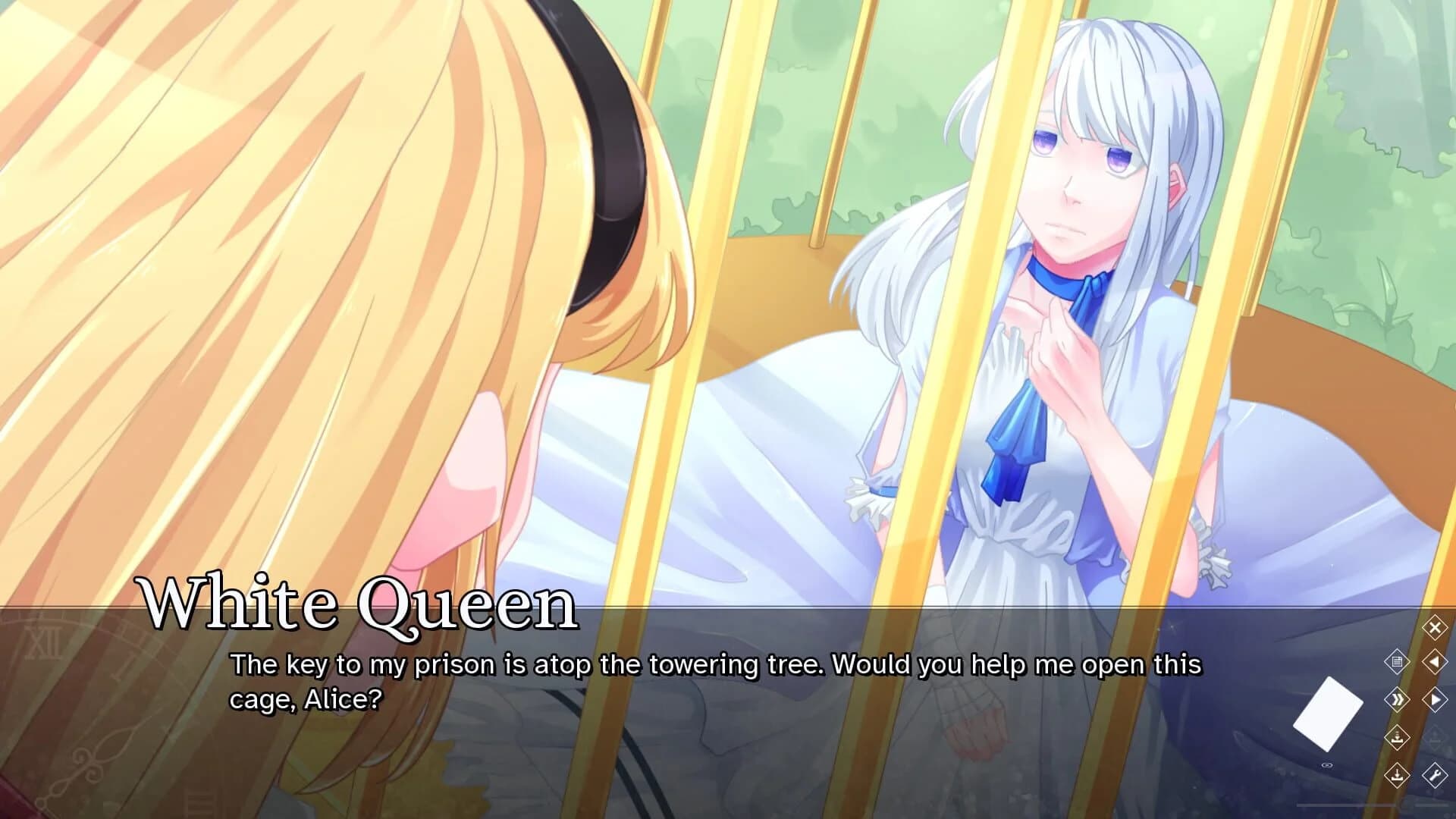The height and width of the screenshot is (819, 1456).
Task: Quick save using the bookmark download icon
Action: pos(1398,738)
